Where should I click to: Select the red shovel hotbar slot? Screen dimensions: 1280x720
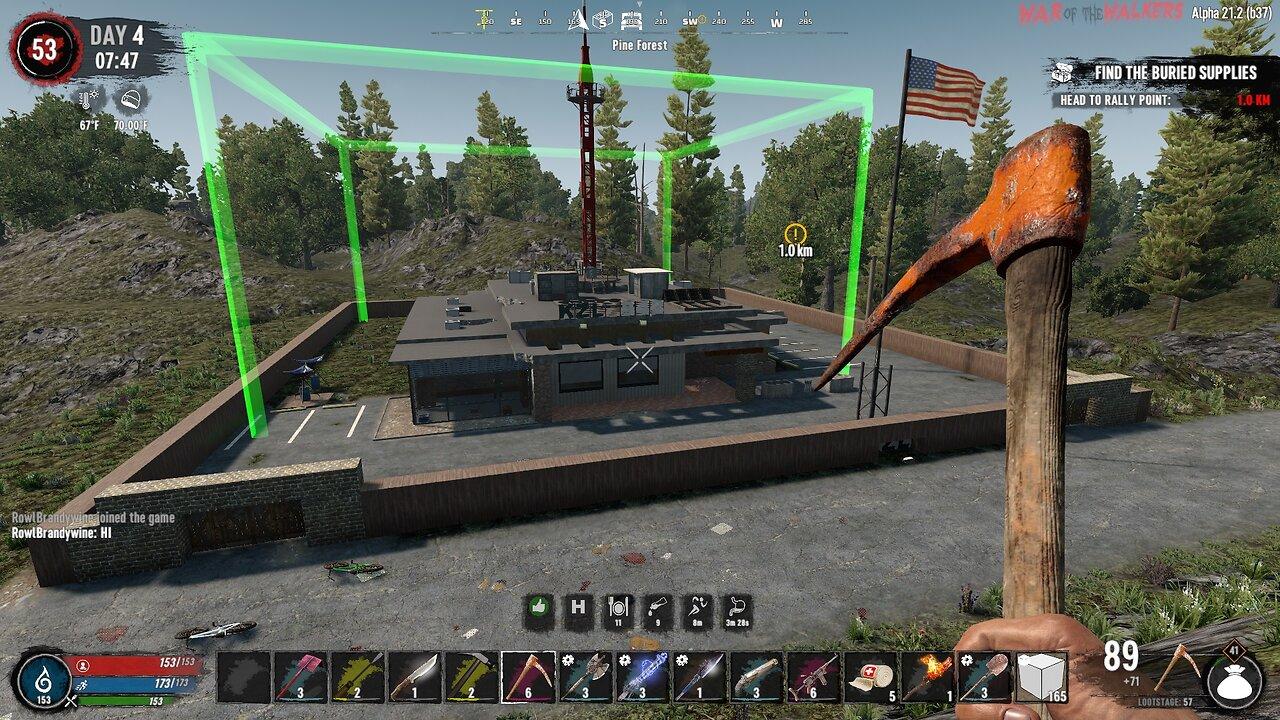click(301, 676)
